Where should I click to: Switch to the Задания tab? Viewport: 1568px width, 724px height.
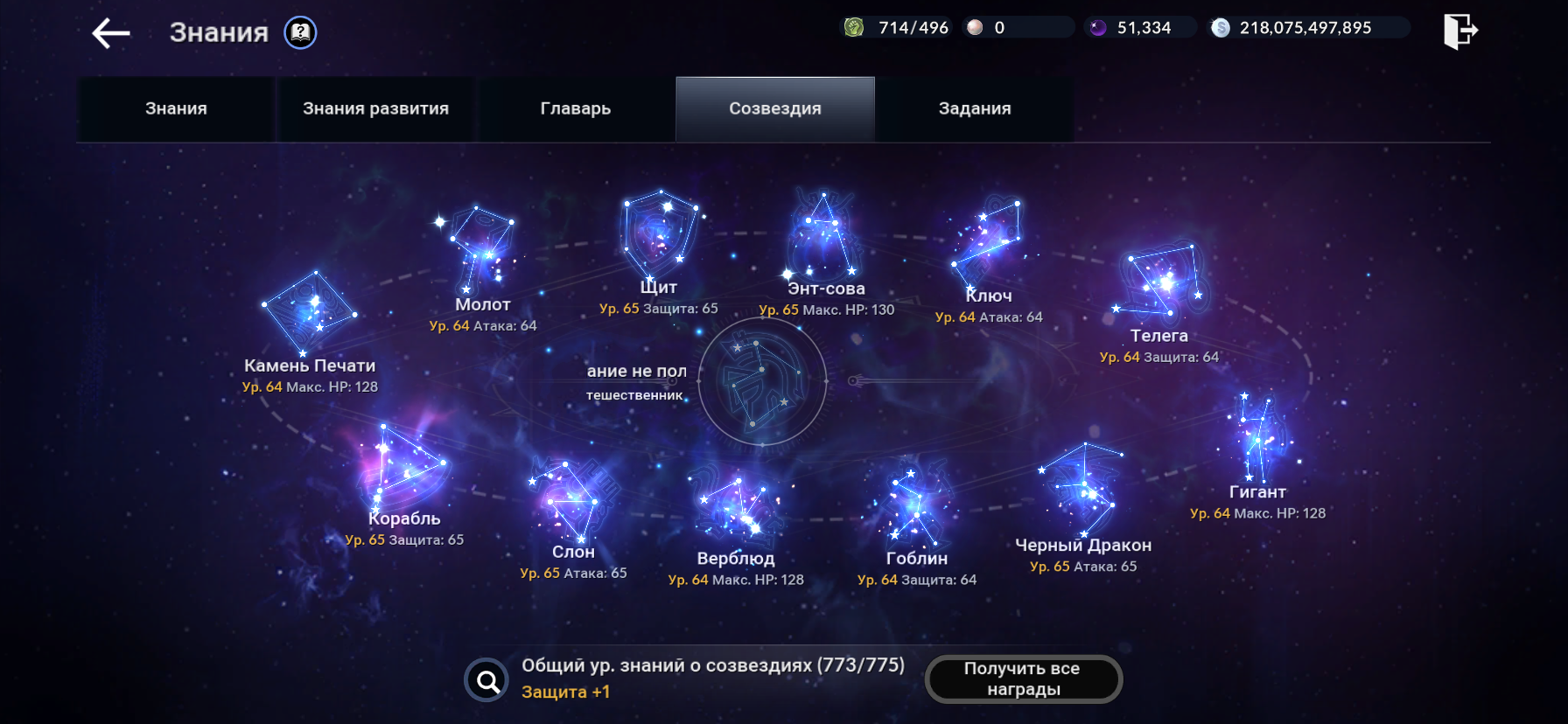tap(974, 109)
